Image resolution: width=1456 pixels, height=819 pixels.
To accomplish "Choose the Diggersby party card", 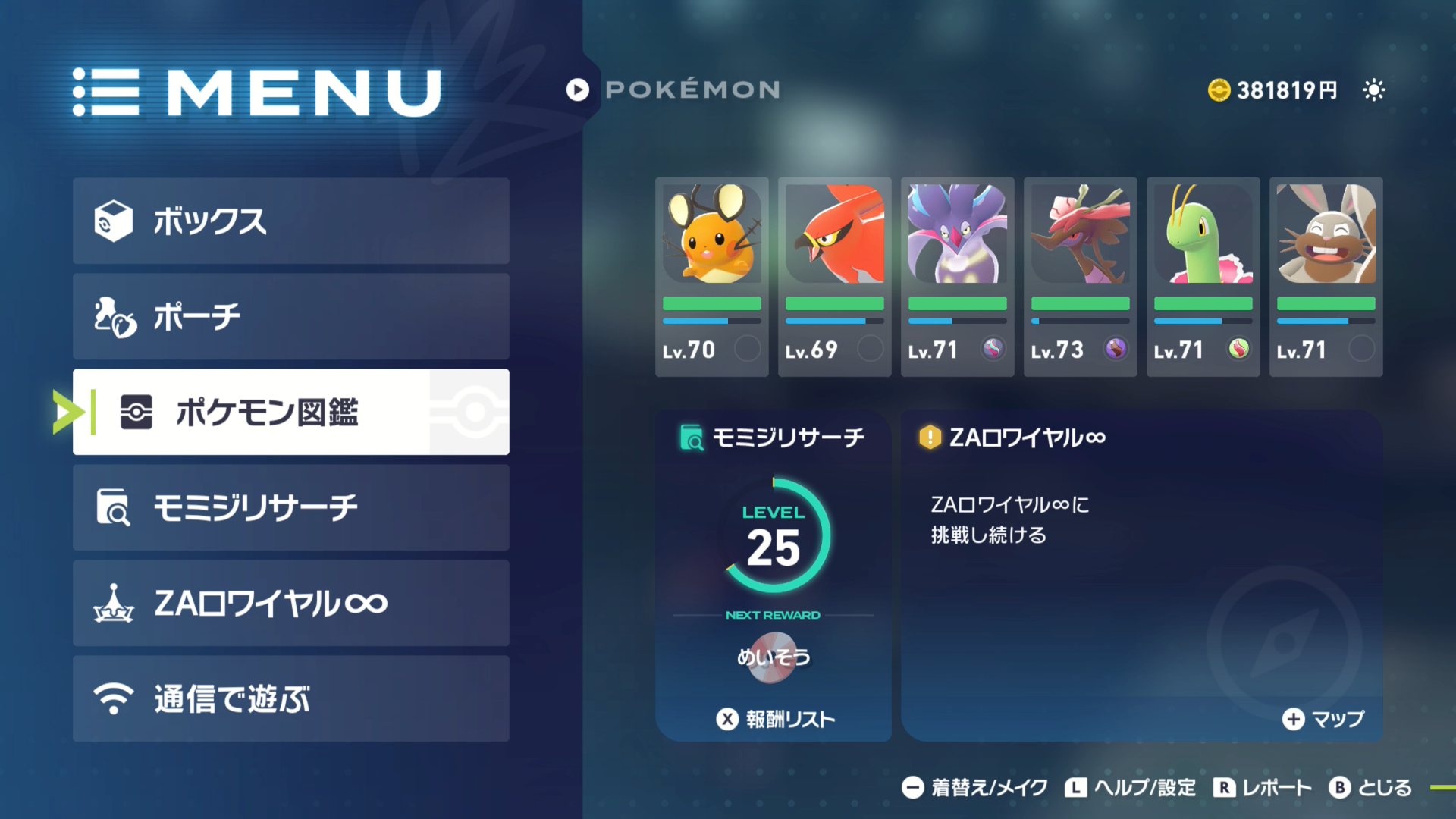I will 1326,277.
